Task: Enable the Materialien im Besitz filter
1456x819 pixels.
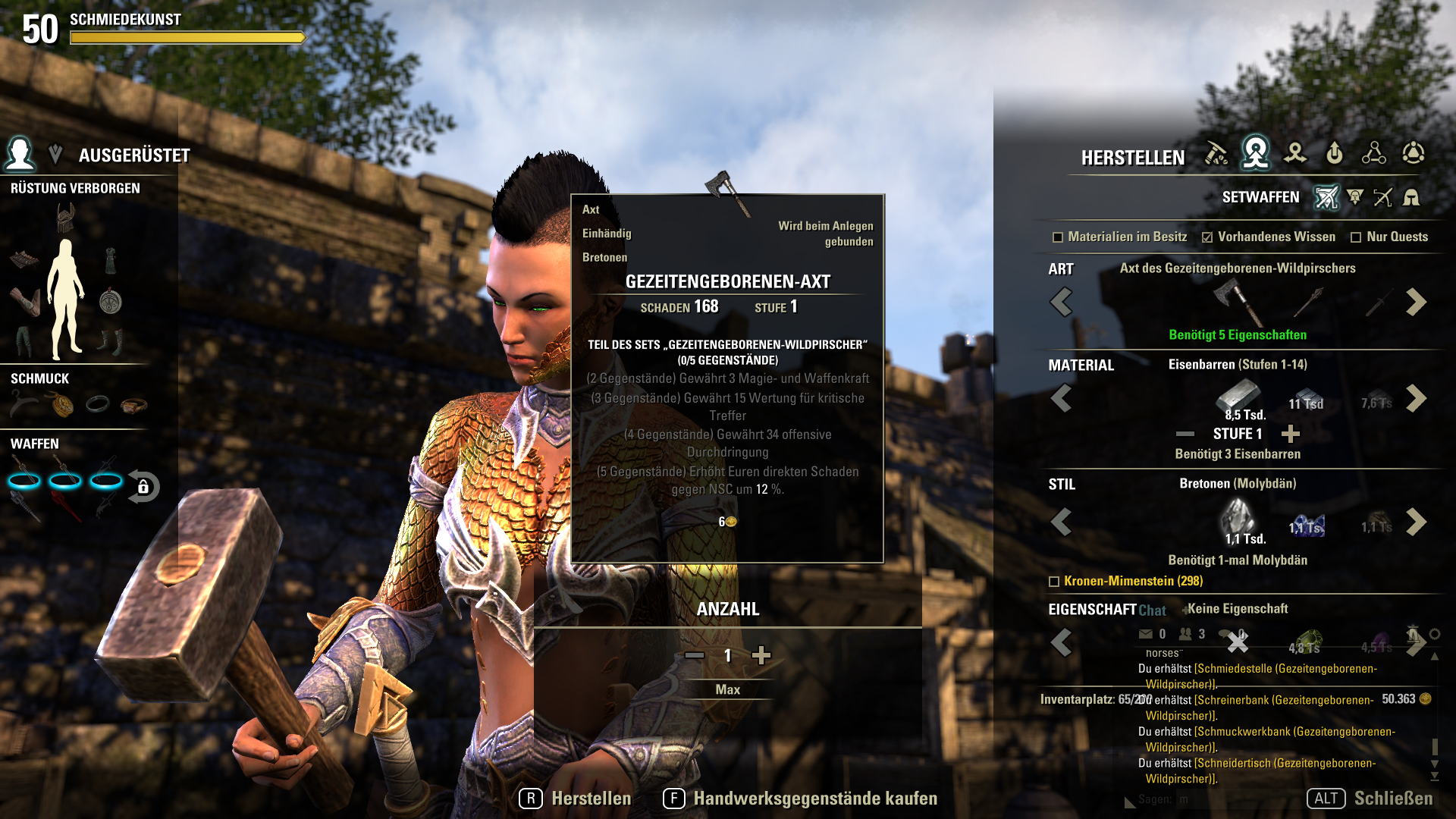Action: click(1058, 237)
